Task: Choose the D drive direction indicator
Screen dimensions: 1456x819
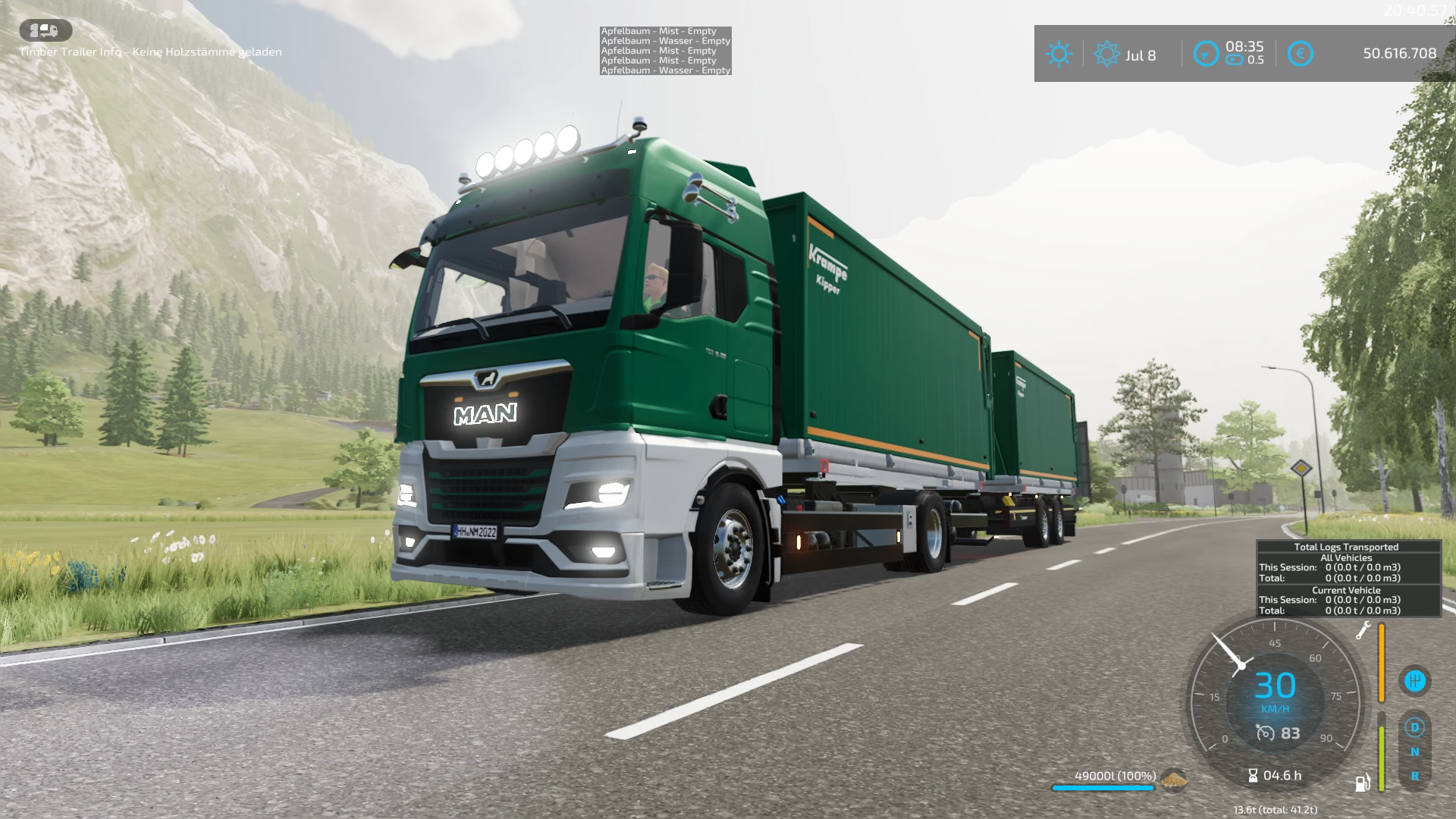Action: (1414, 727)
